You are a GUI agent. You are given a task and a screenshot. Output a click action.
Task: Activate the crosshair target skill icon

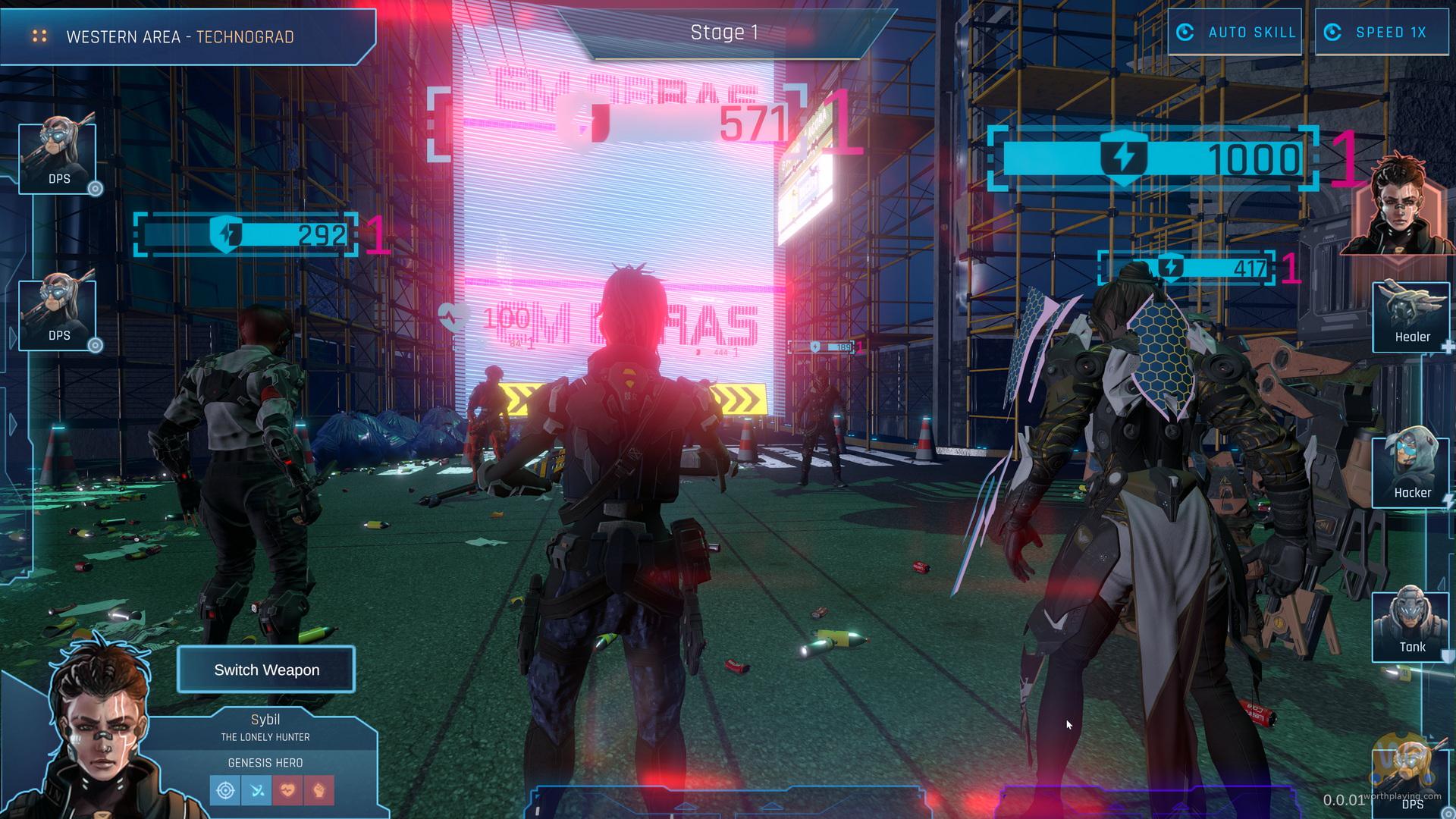click(225, 790)
